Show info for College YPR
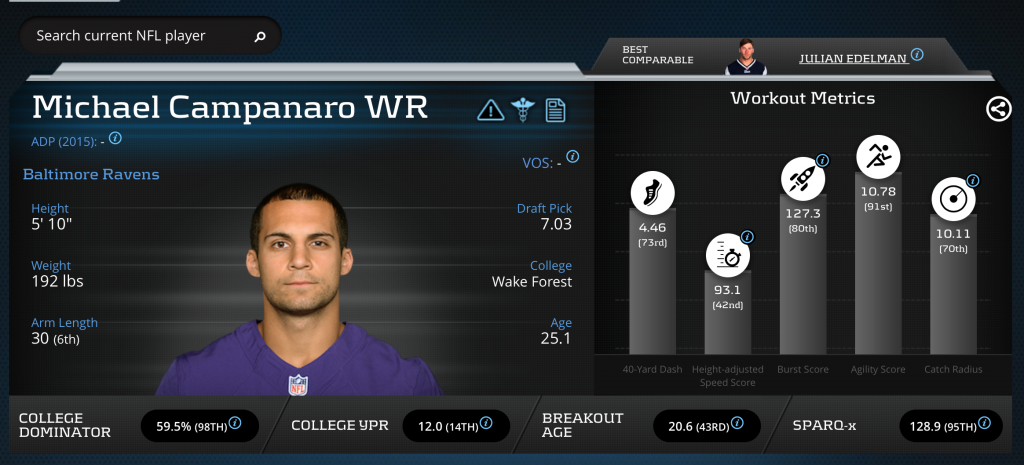 (x=486, y=423)
